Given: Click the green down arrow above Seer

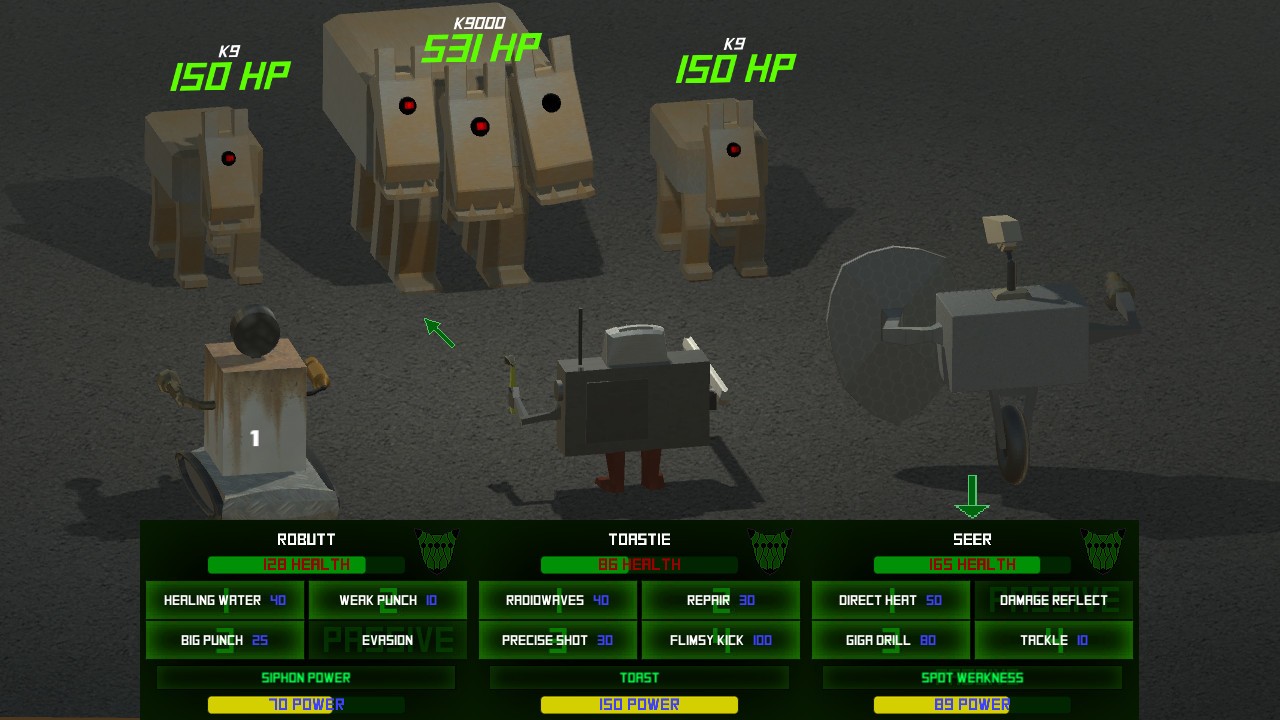Looking at the screenshot, I should [971, 492].
